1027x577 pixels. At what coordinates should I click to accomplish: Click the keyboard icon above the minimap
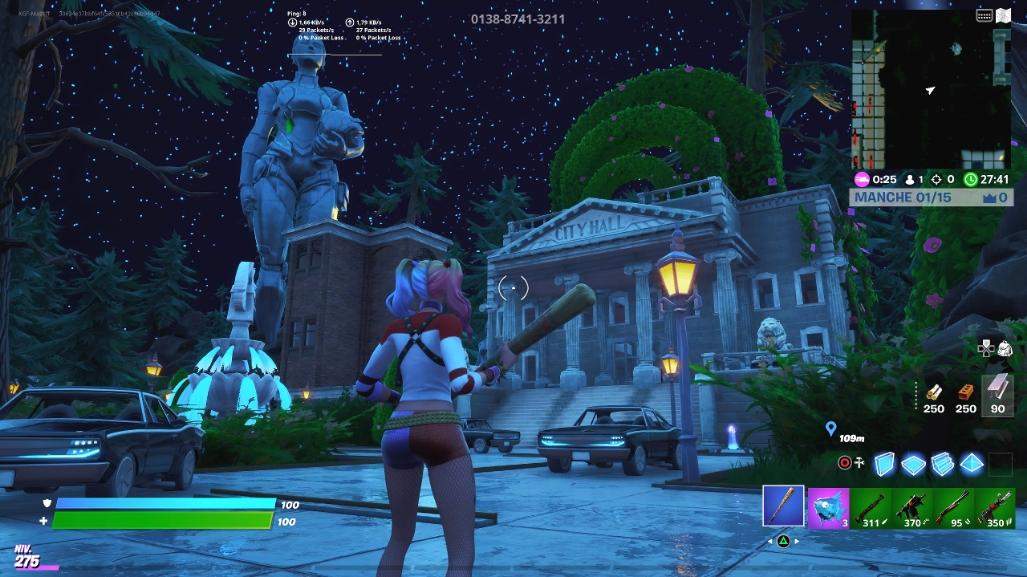(984, 15)
